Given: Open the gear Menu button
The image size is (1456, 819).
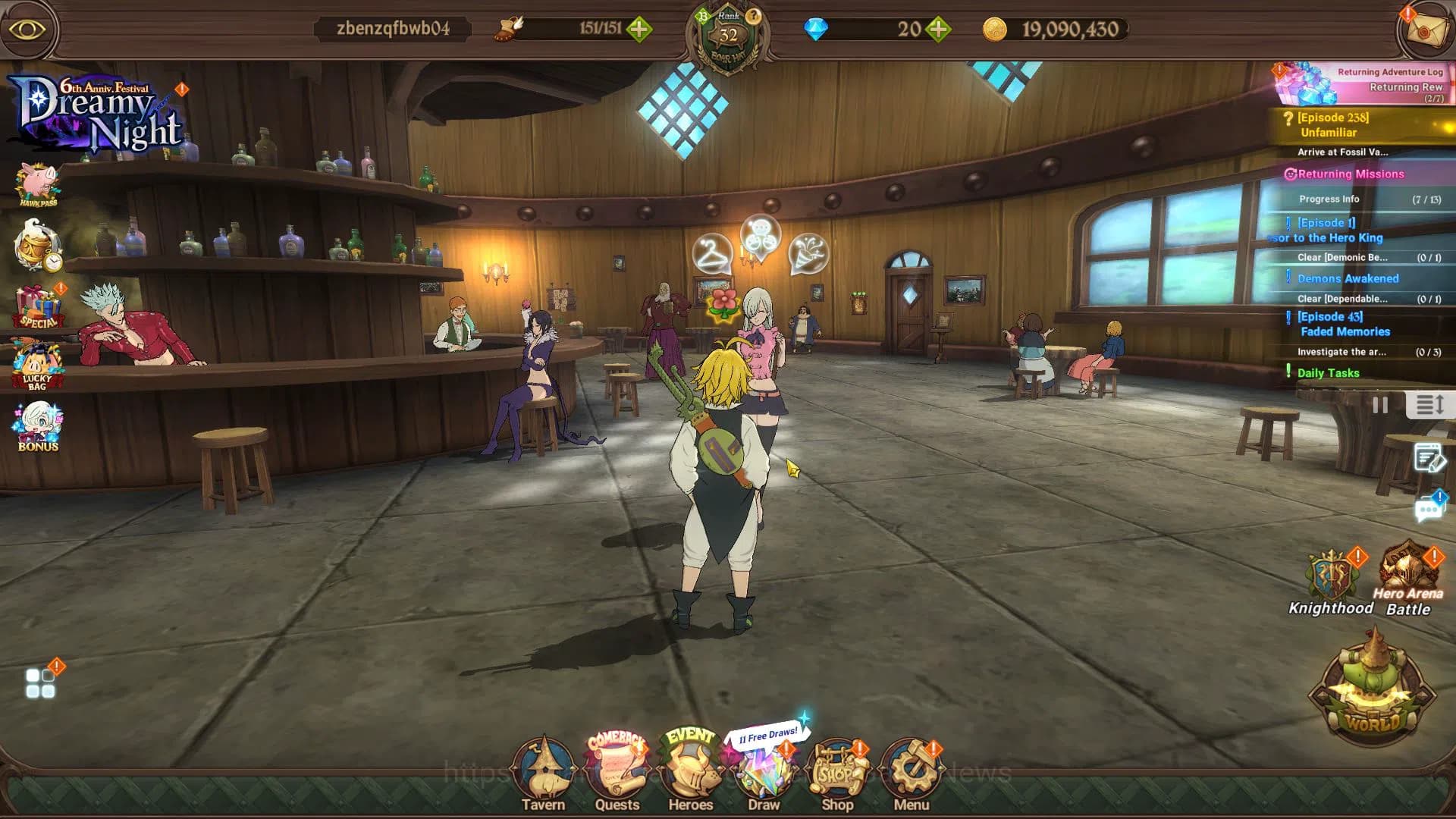Looking at the screenshot, I should click(911, 773).
